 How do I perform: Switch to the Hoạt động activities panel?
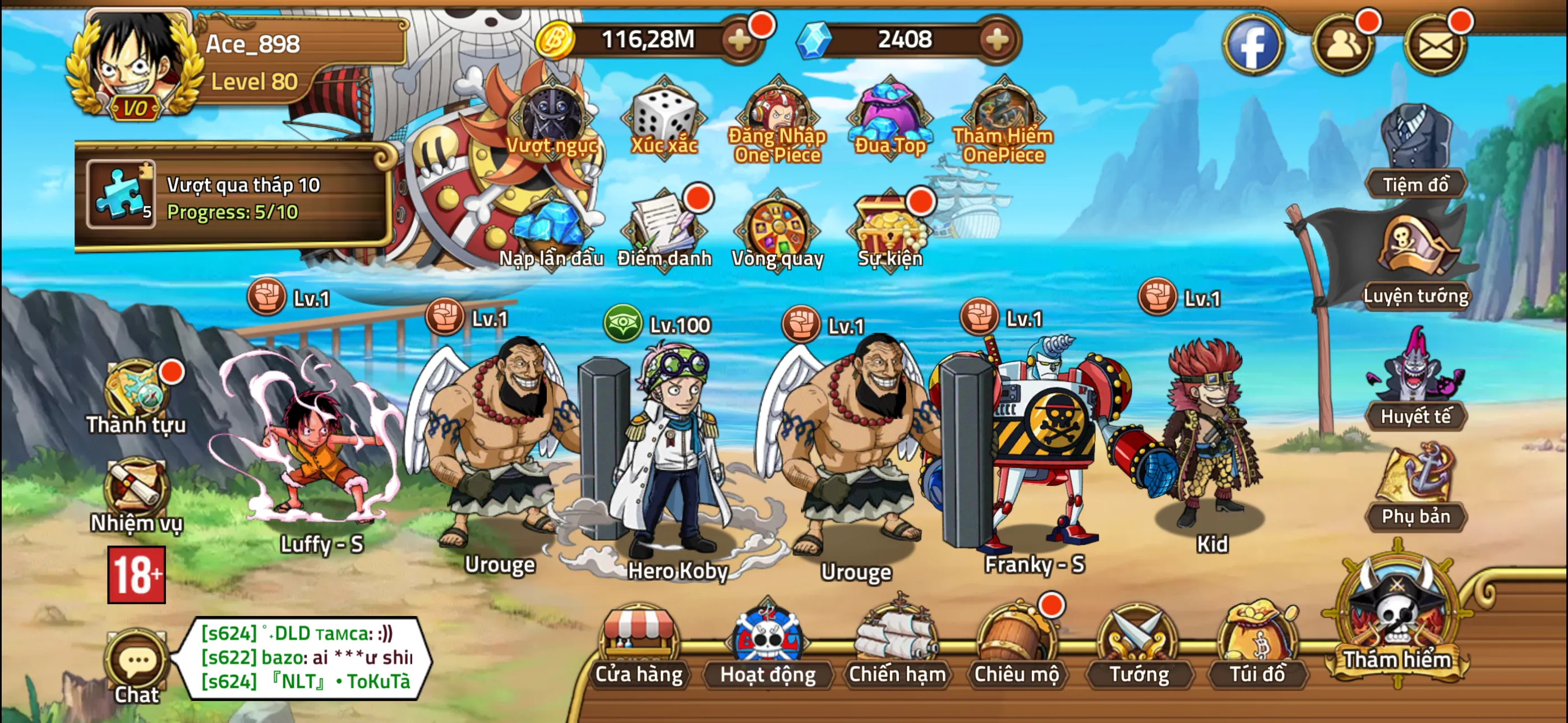[x=767, y=654]
